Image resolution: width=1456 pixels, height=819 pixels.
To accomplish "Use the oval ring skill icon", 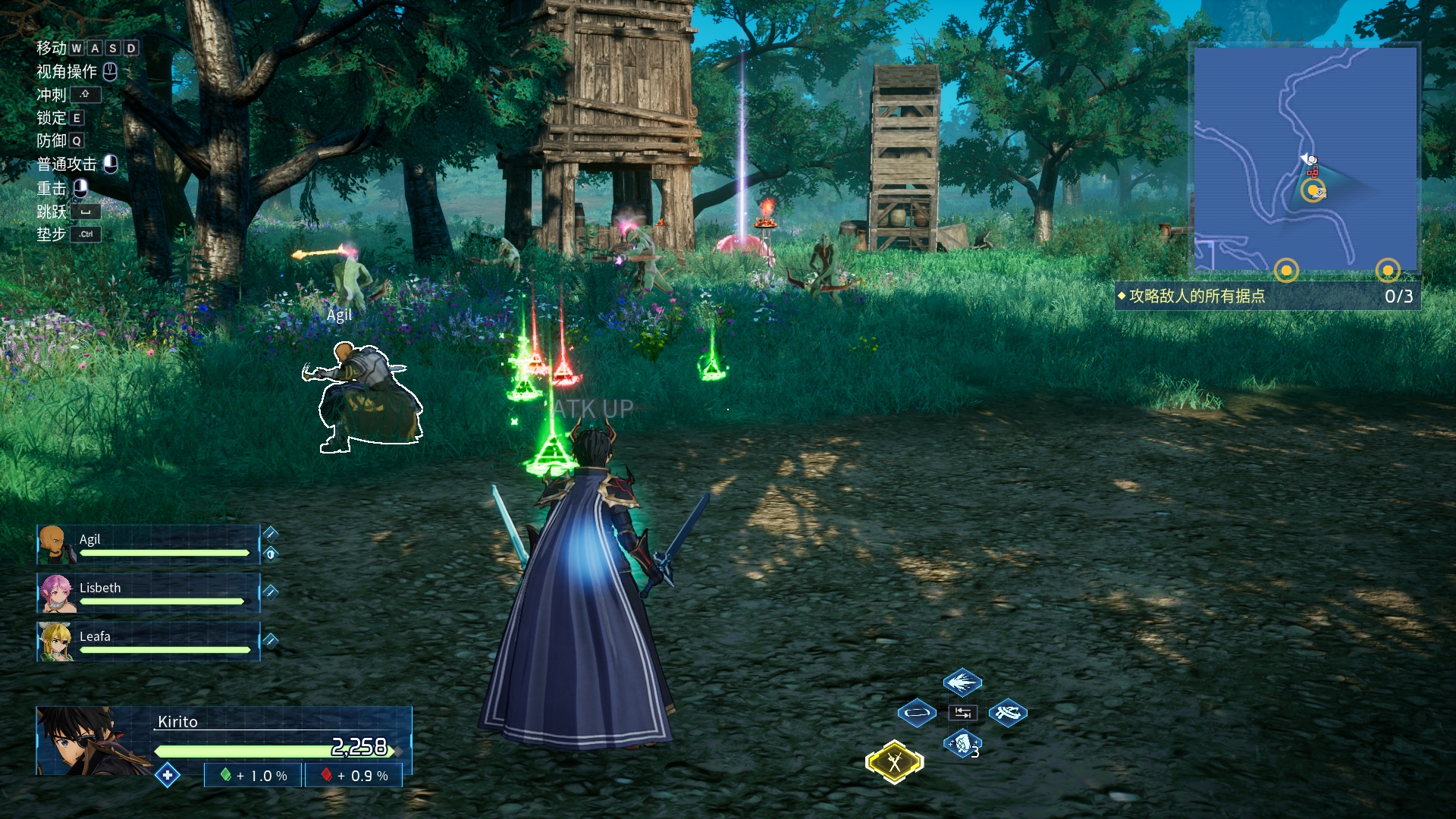I will pyautogui.click(x=916, y=713).
